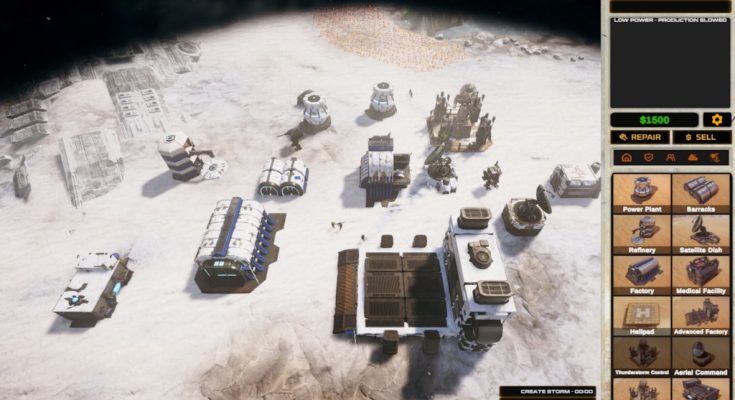Build the Thunderstorm Control structure
Screen dimensions: 735x400
coord(640,355)
